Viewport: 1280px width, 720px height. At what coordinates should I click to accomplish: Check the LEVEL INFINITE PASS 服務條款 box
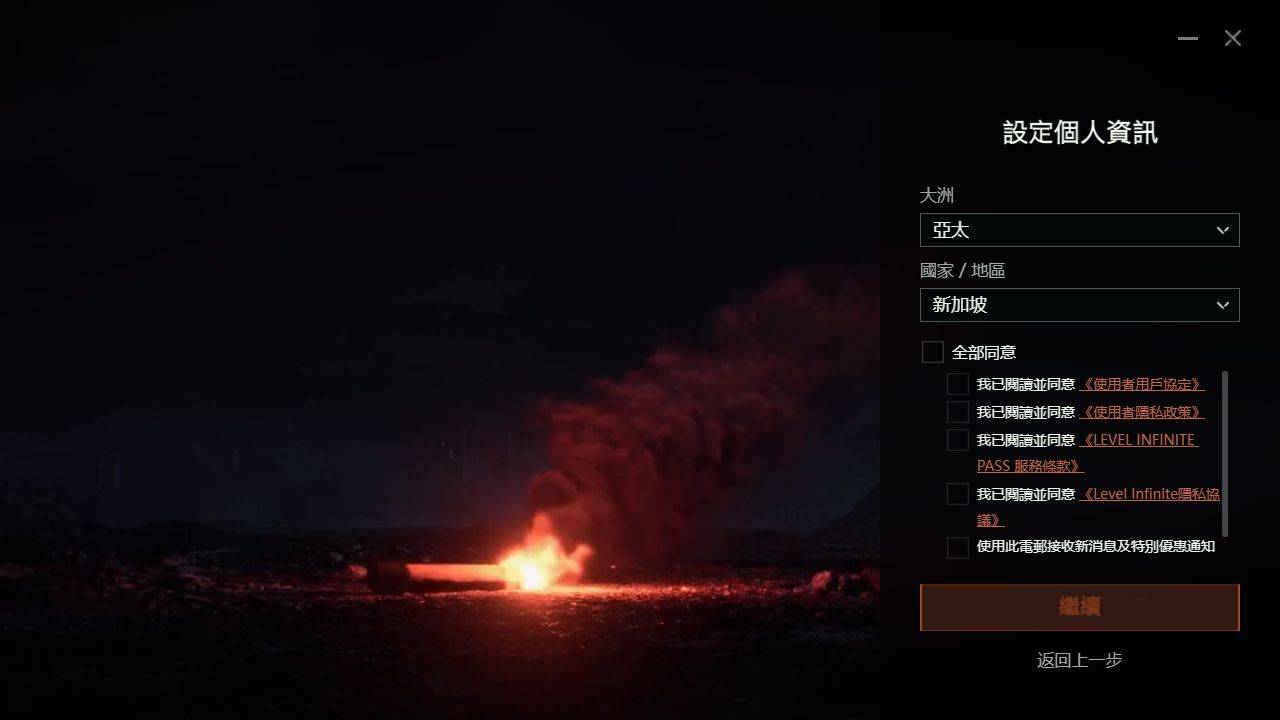pyautogui.click(x=958, y=440)
